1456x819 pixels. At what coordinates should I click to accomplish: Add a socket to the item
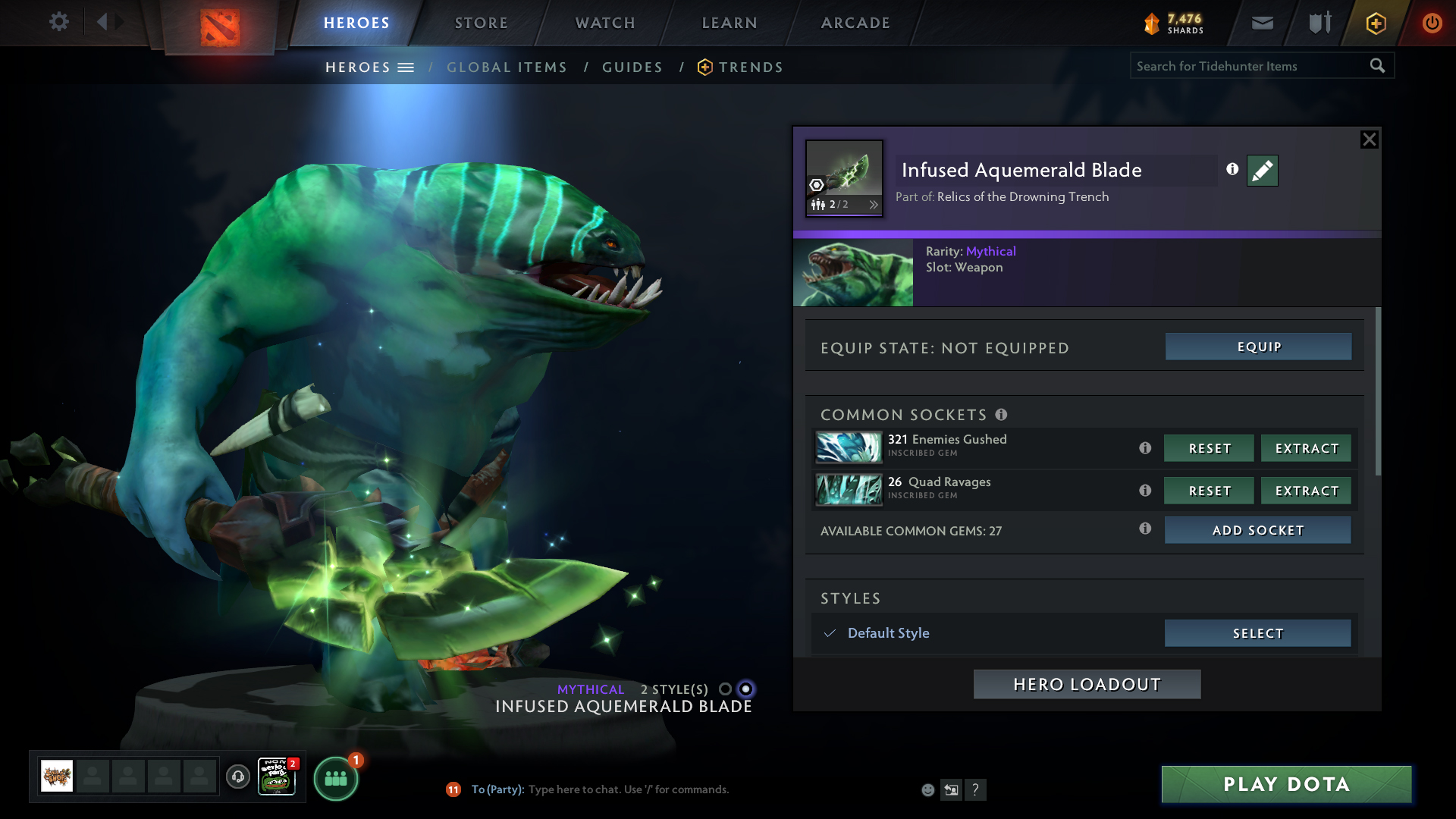(1257, 530)
